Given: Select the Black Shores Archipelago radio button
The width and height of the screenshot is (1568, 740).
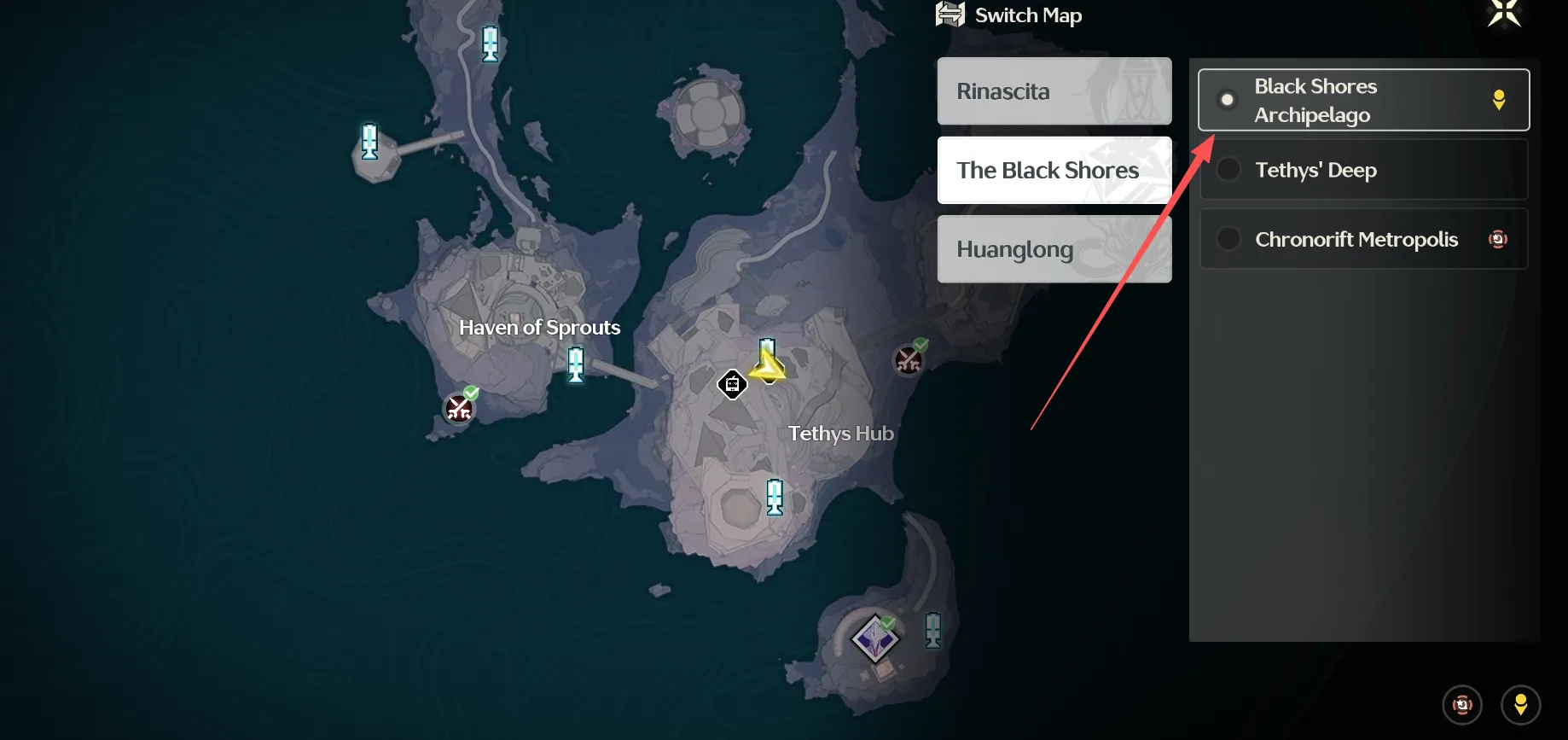Looking at the screenshot, I should 1228,99.
